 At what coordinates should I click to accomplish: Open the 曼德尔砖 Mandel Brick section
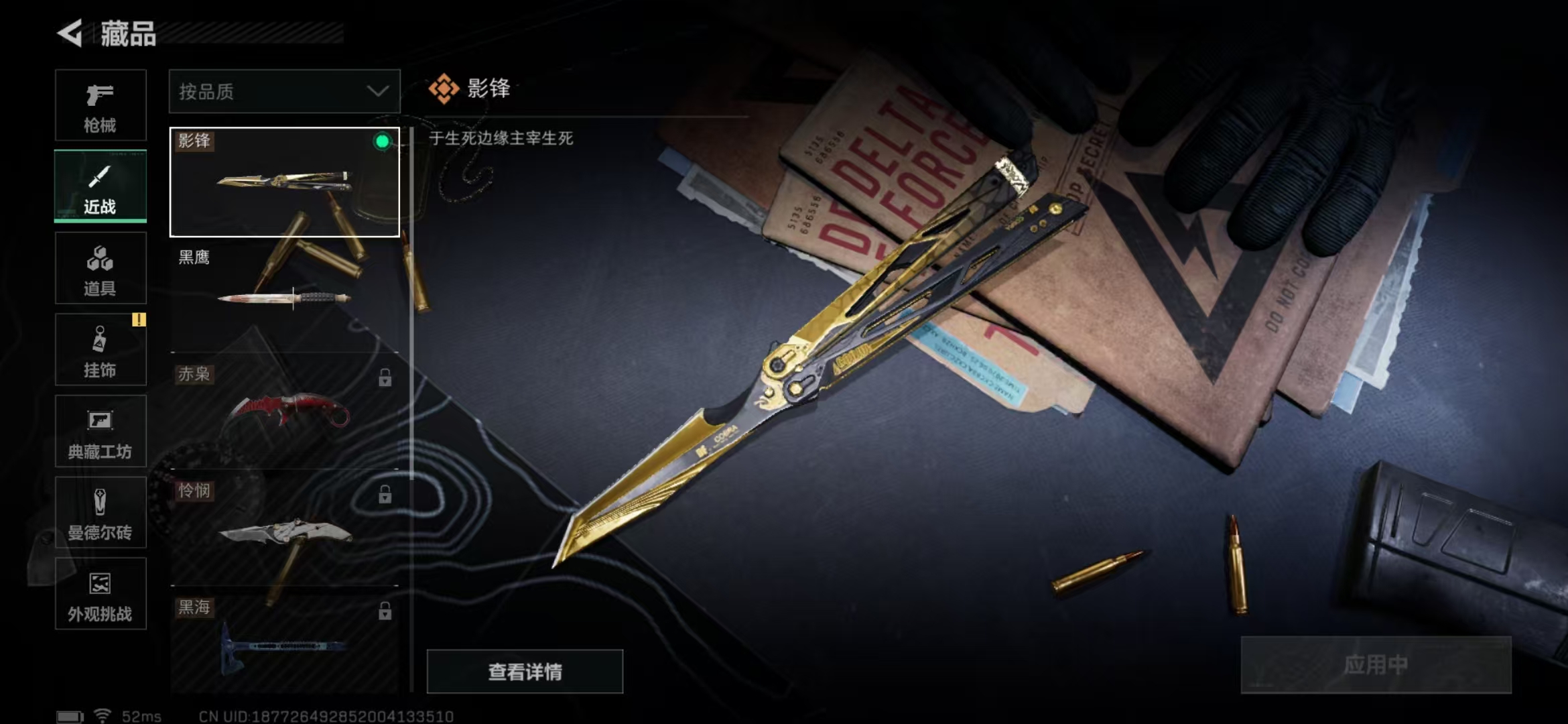point(101,513)
